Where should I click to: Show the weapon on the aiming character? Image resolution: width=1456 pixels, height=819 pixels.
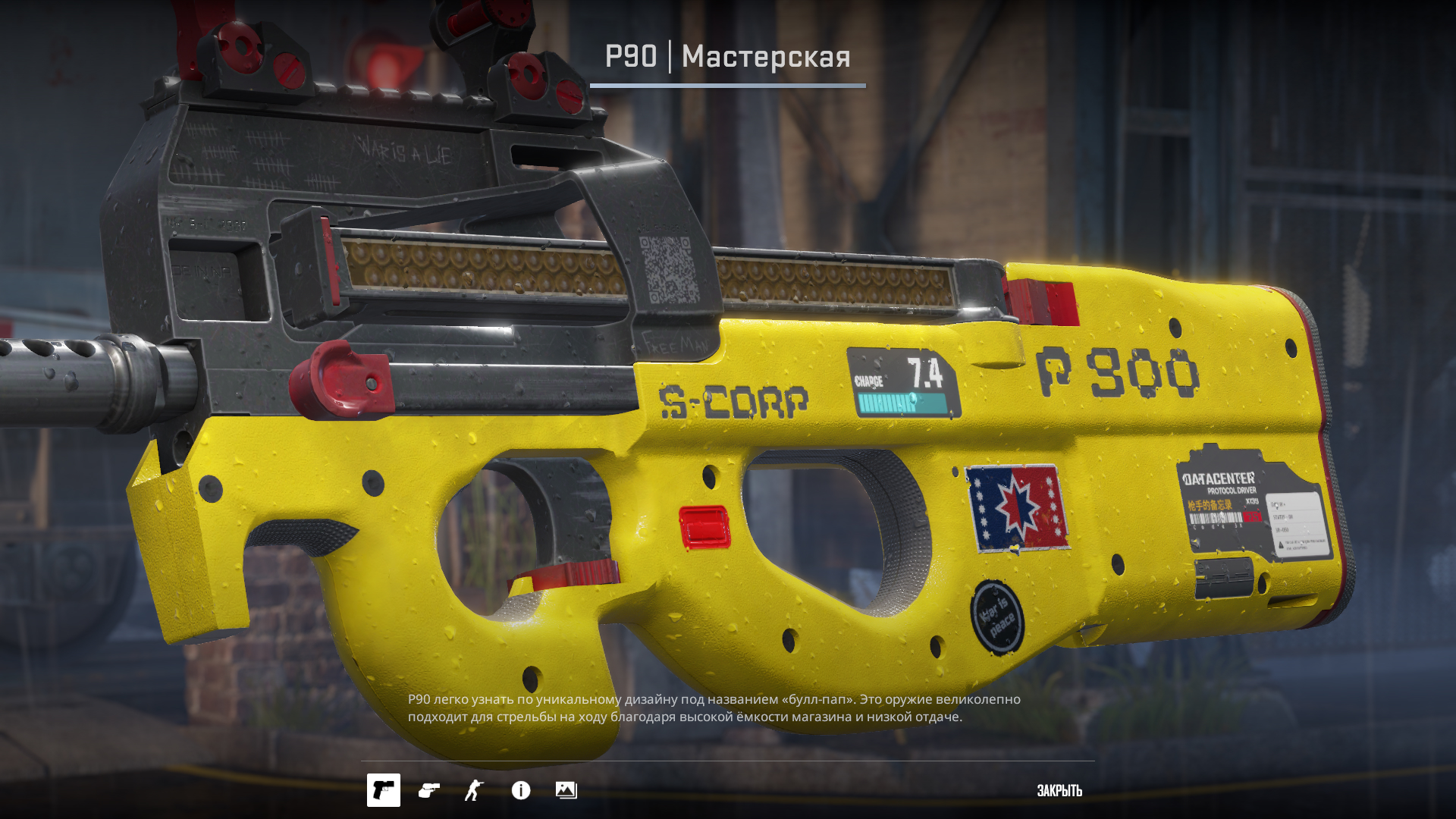coord(475,790)
